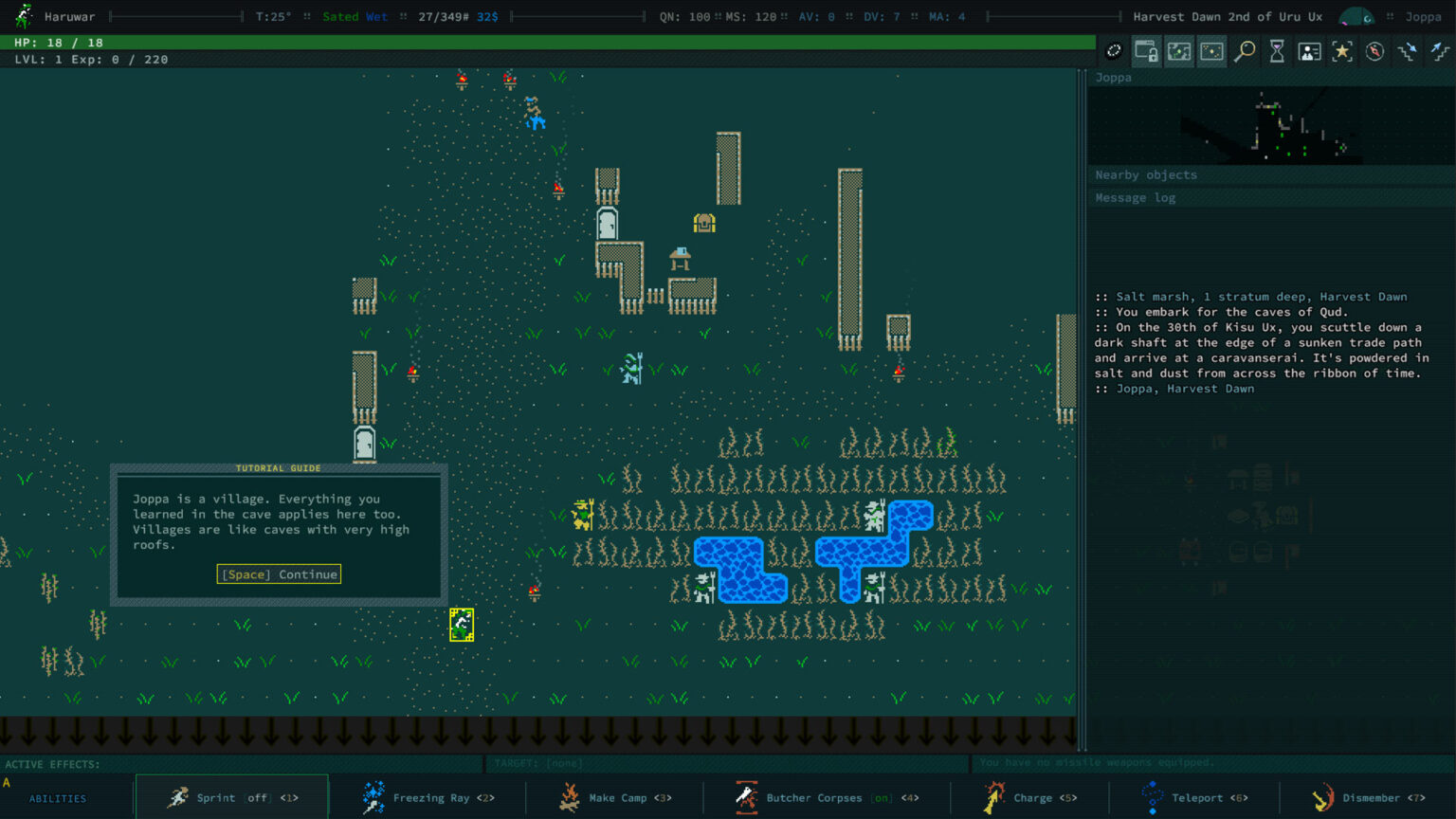Toggle the Sprint ability
1456x819 pixels.
tap(232, 797)
